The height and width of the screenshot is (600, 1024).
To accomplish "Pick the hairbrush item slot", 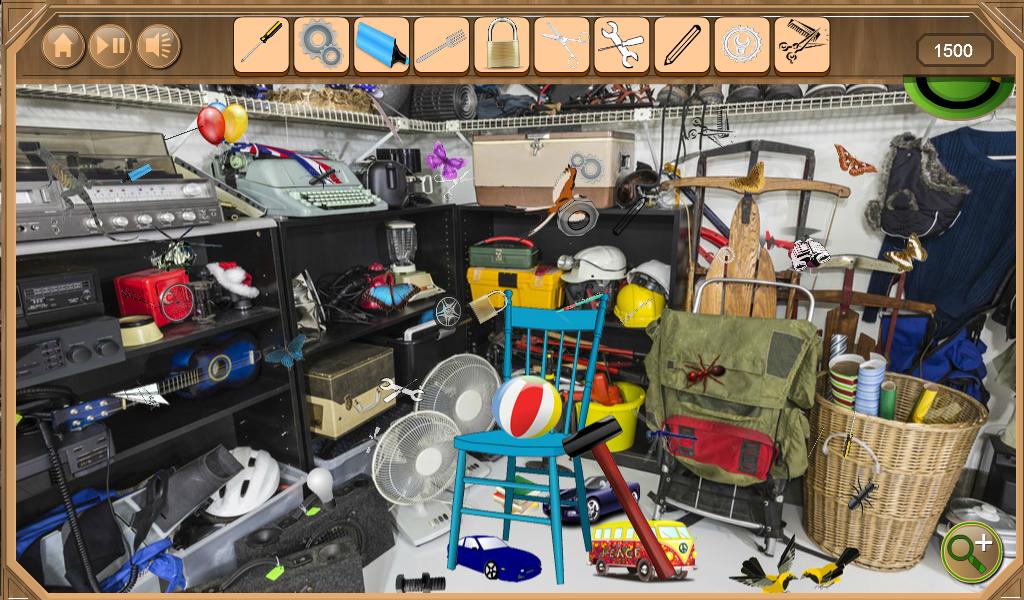I will [x=441, y=45].
